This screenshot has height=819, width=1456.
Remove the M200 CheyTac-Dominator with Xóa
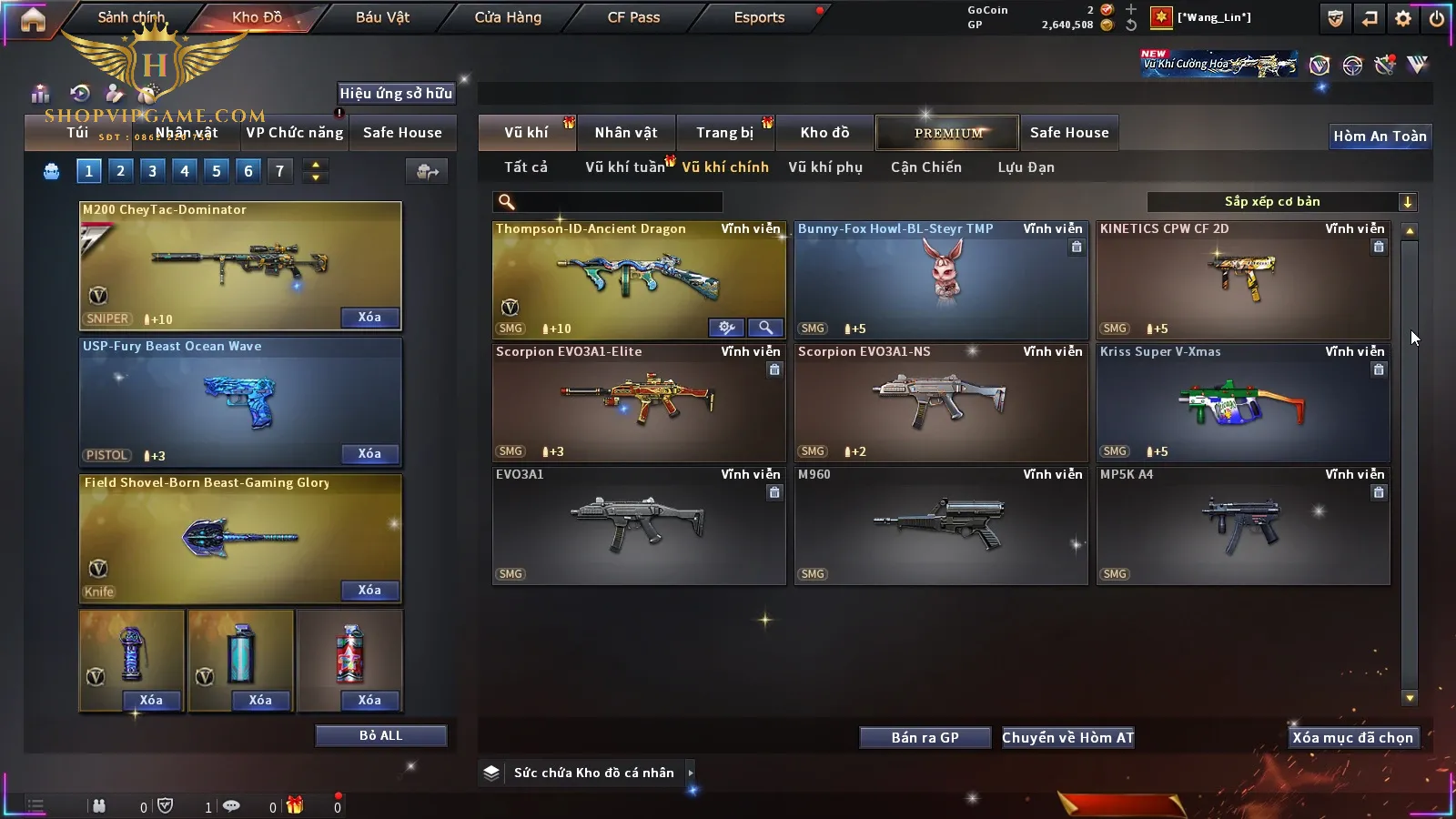[x=369, y=318]
